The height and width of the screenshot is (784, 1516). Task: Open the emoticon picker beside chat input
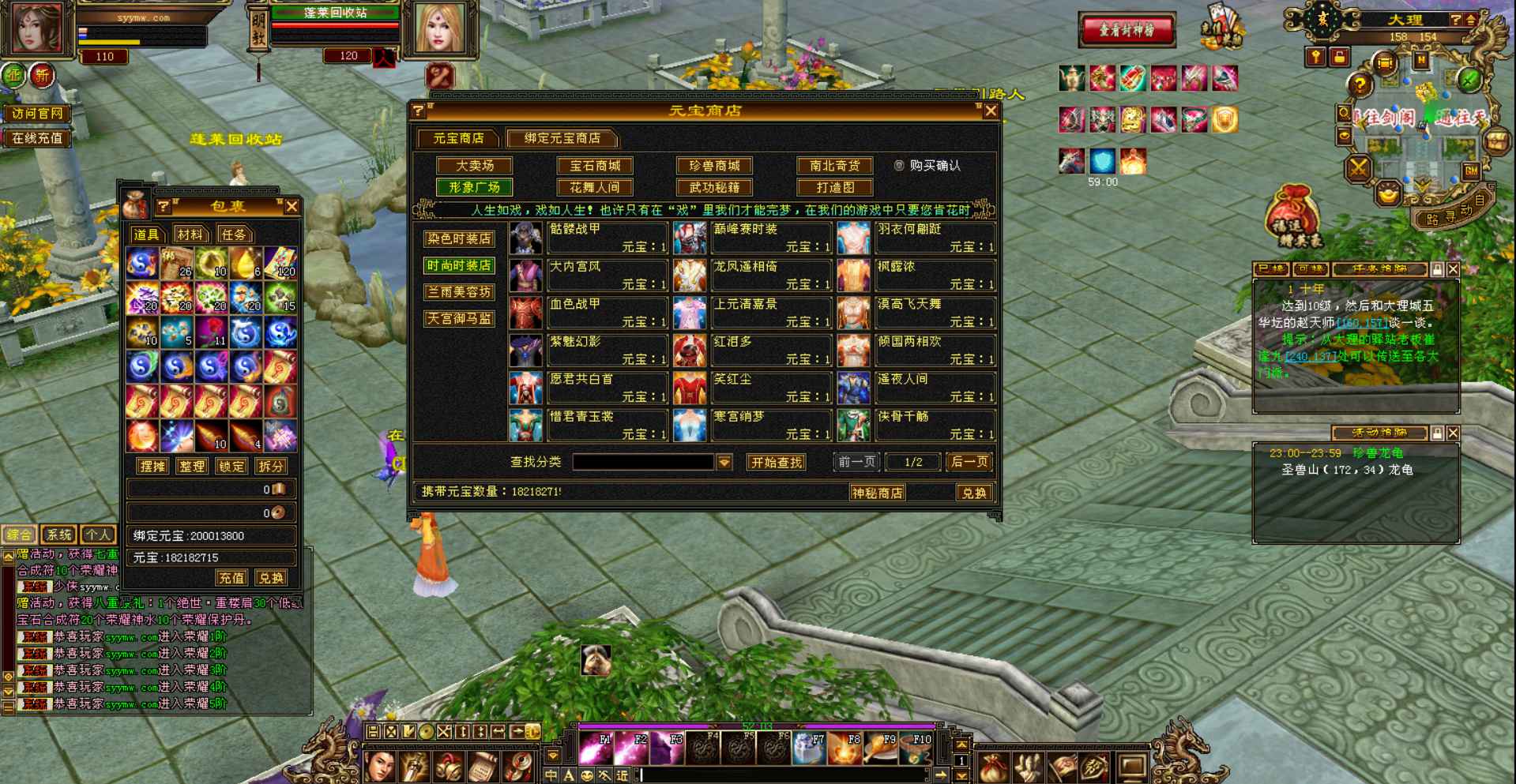tap(586, 776)
